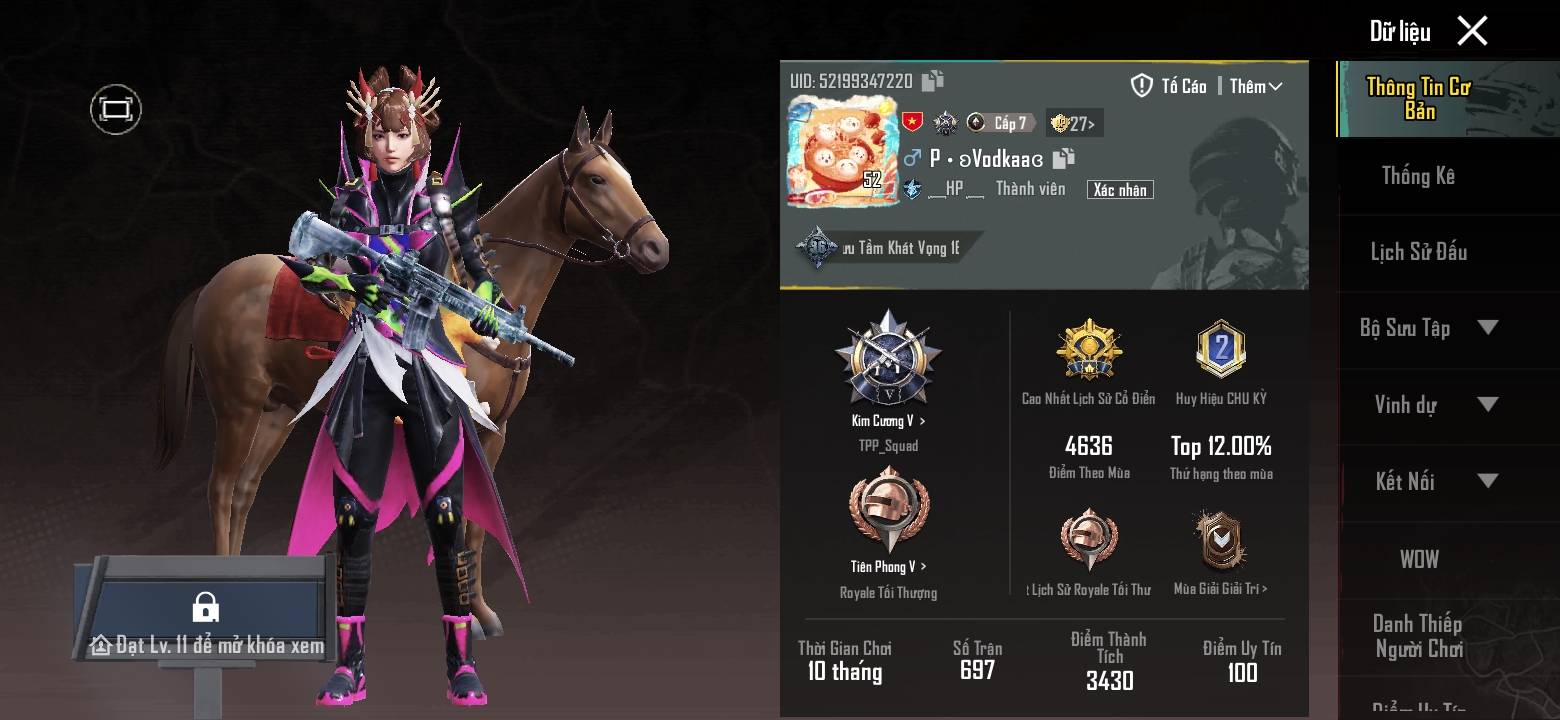Click the Xác nhận button

1120,190
